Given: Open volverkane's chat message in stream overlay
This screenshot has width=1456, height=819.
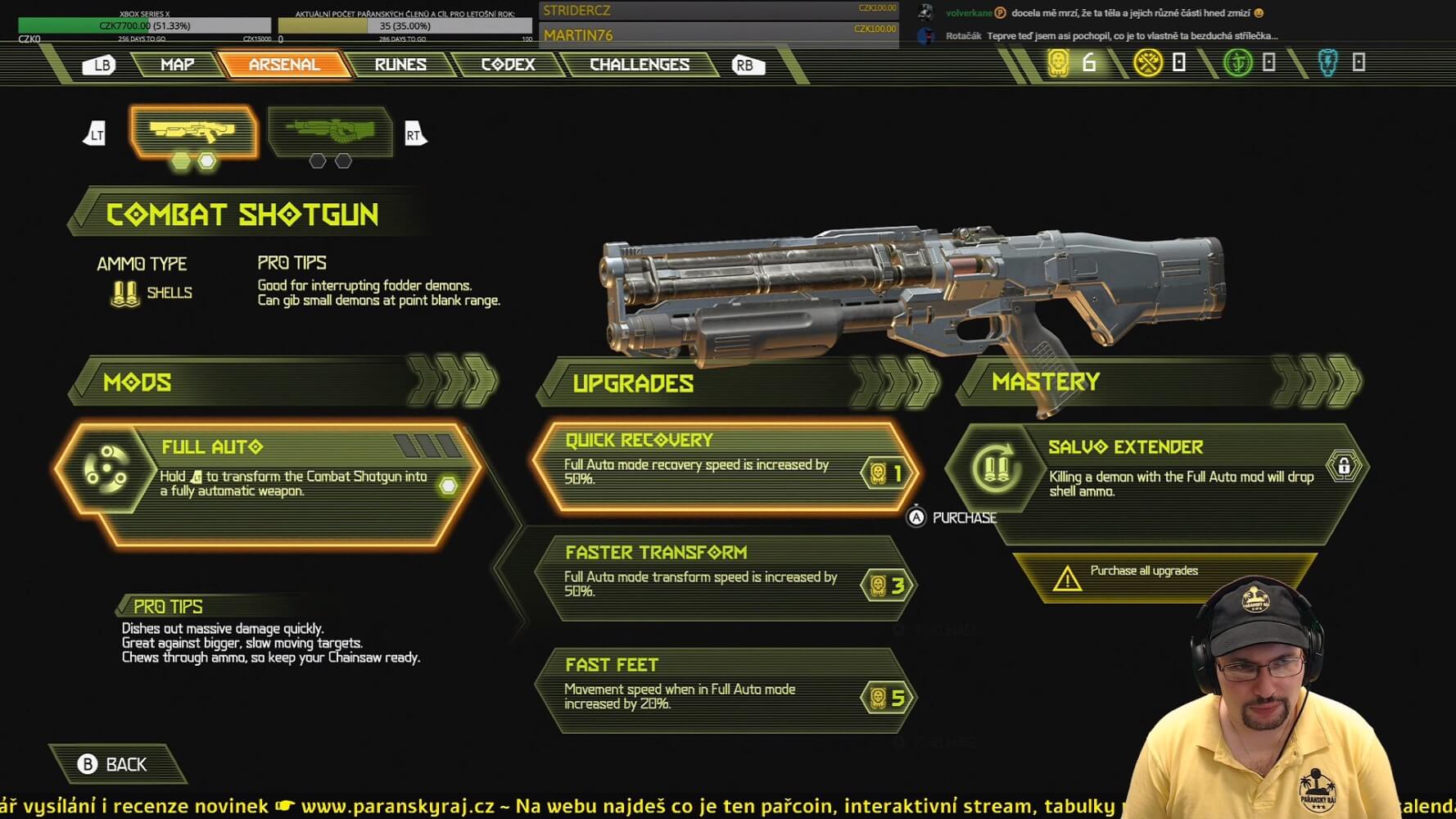Looking at the screenshot, I should (x=1130, y=13).
